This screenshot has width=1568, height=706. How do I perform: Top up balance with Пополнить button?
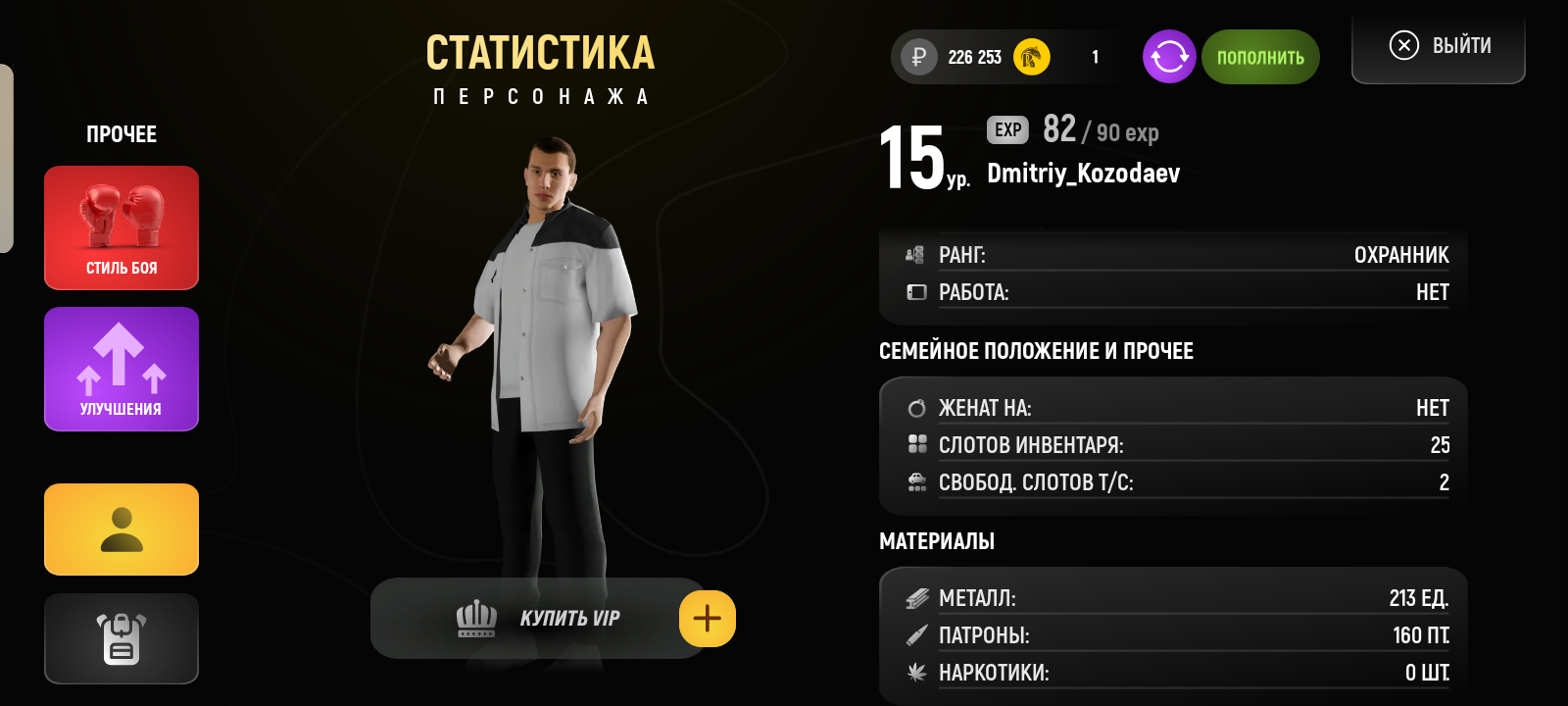[1260, 57]
